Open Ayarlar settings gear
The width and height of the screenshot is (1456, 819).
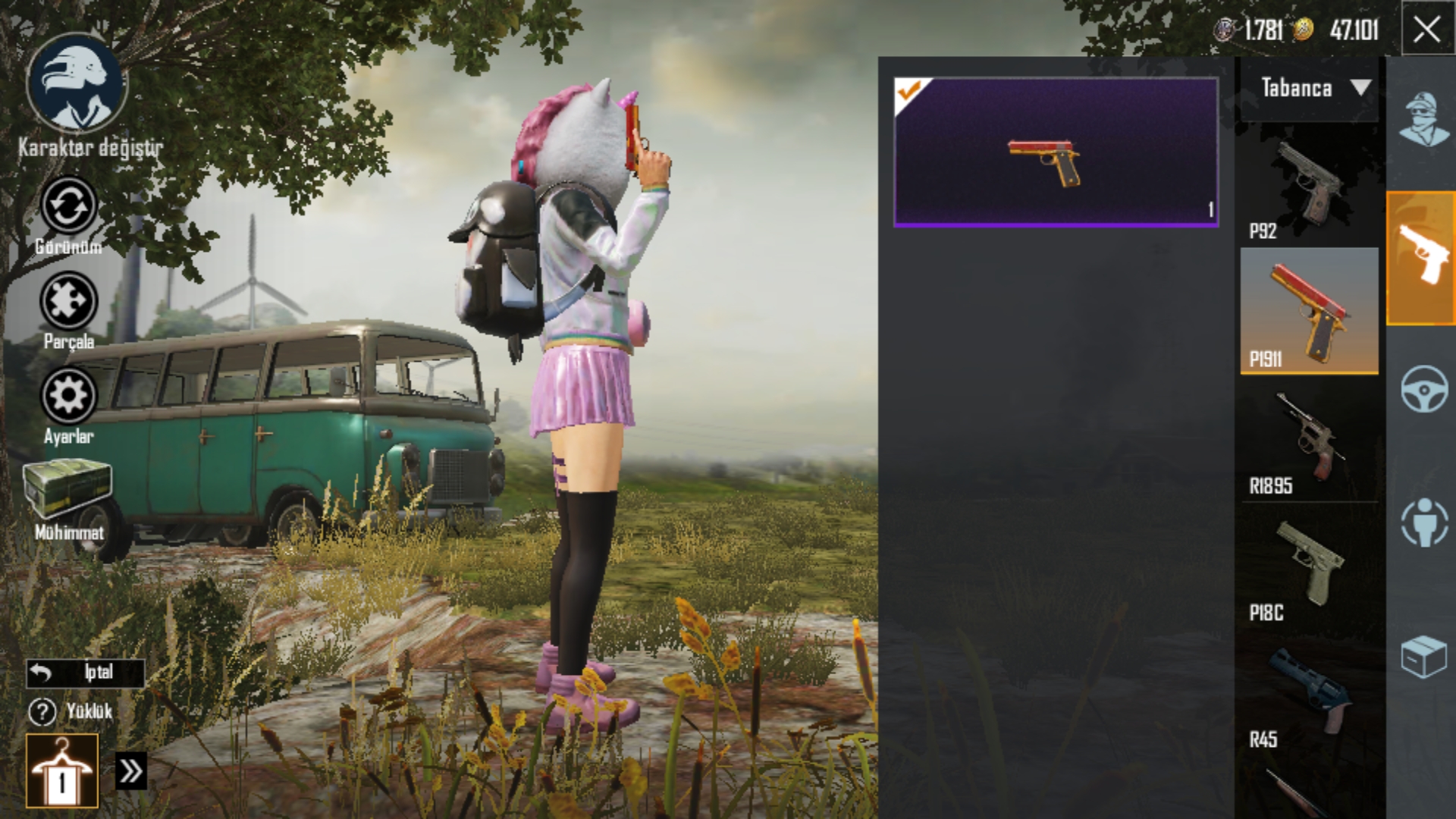click(68, 396)
